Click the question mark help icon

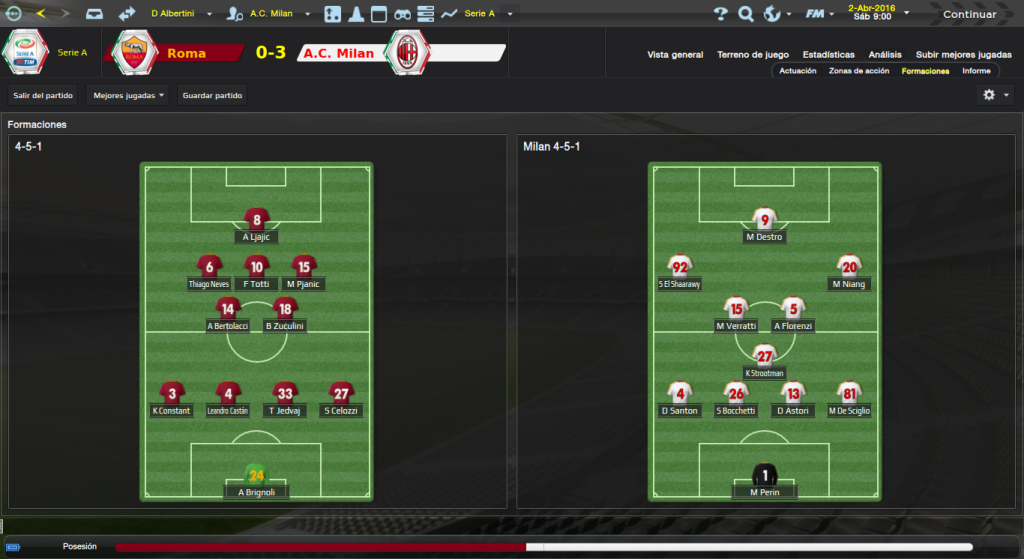point(720,14)
